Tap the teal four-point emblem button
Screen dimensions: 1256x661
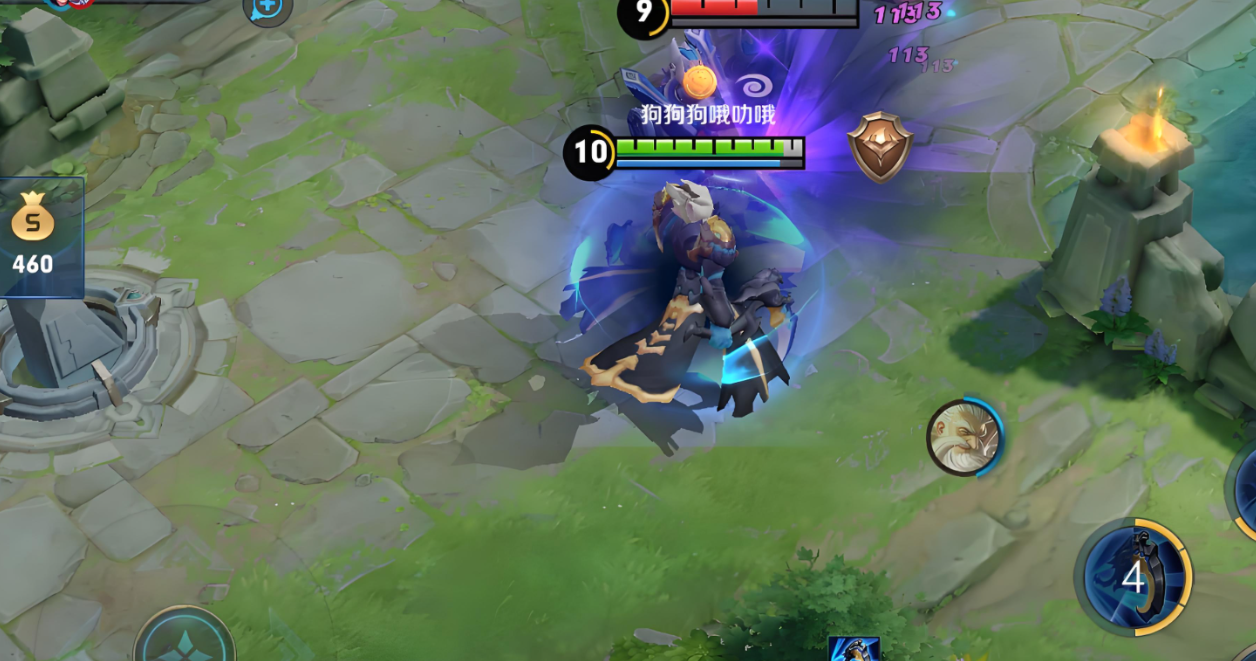pyautogui.click(x=185, y=641)
